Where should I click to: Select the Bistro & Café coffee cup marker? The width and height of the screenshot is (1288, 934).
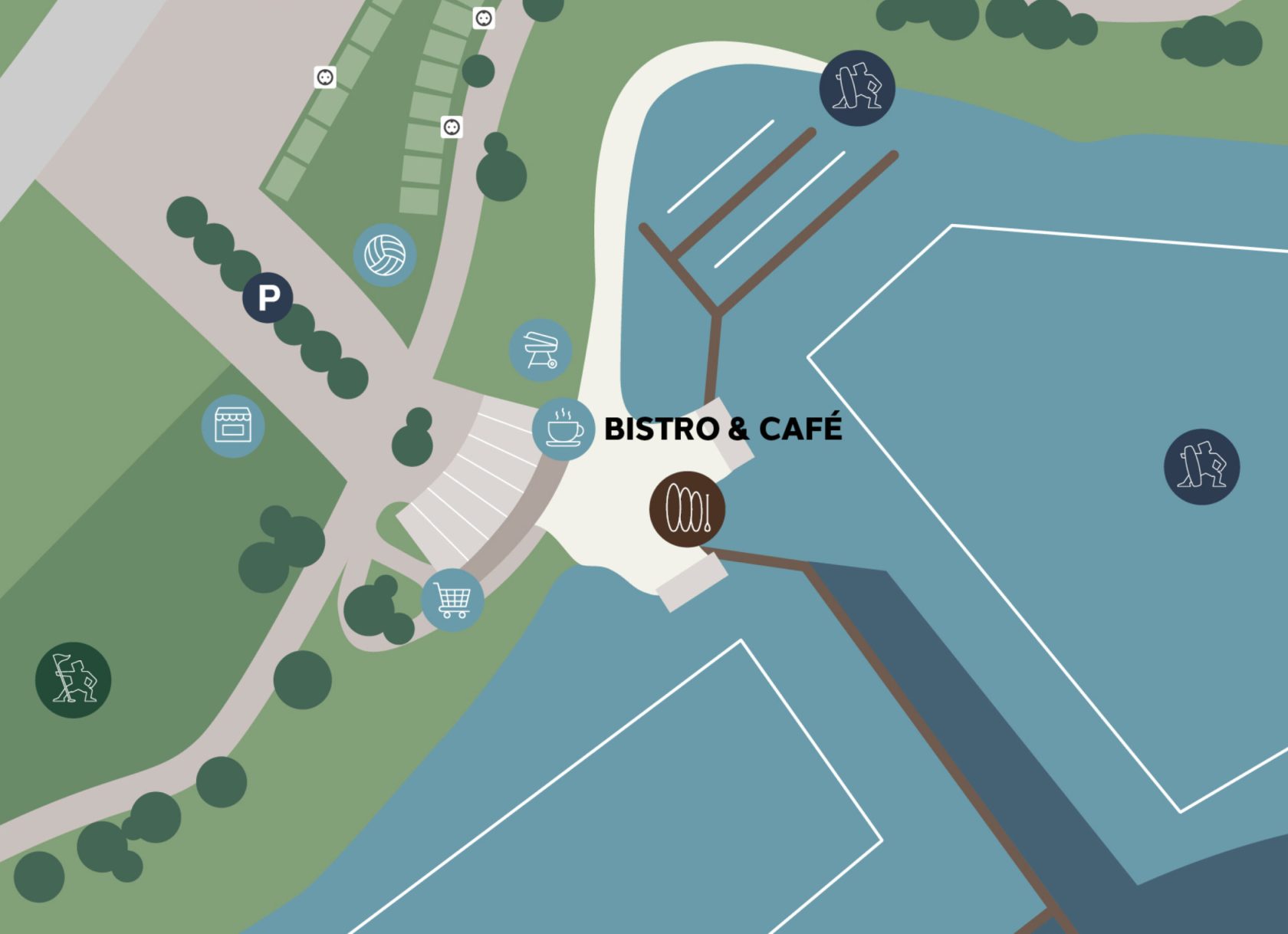coord(563,429)
